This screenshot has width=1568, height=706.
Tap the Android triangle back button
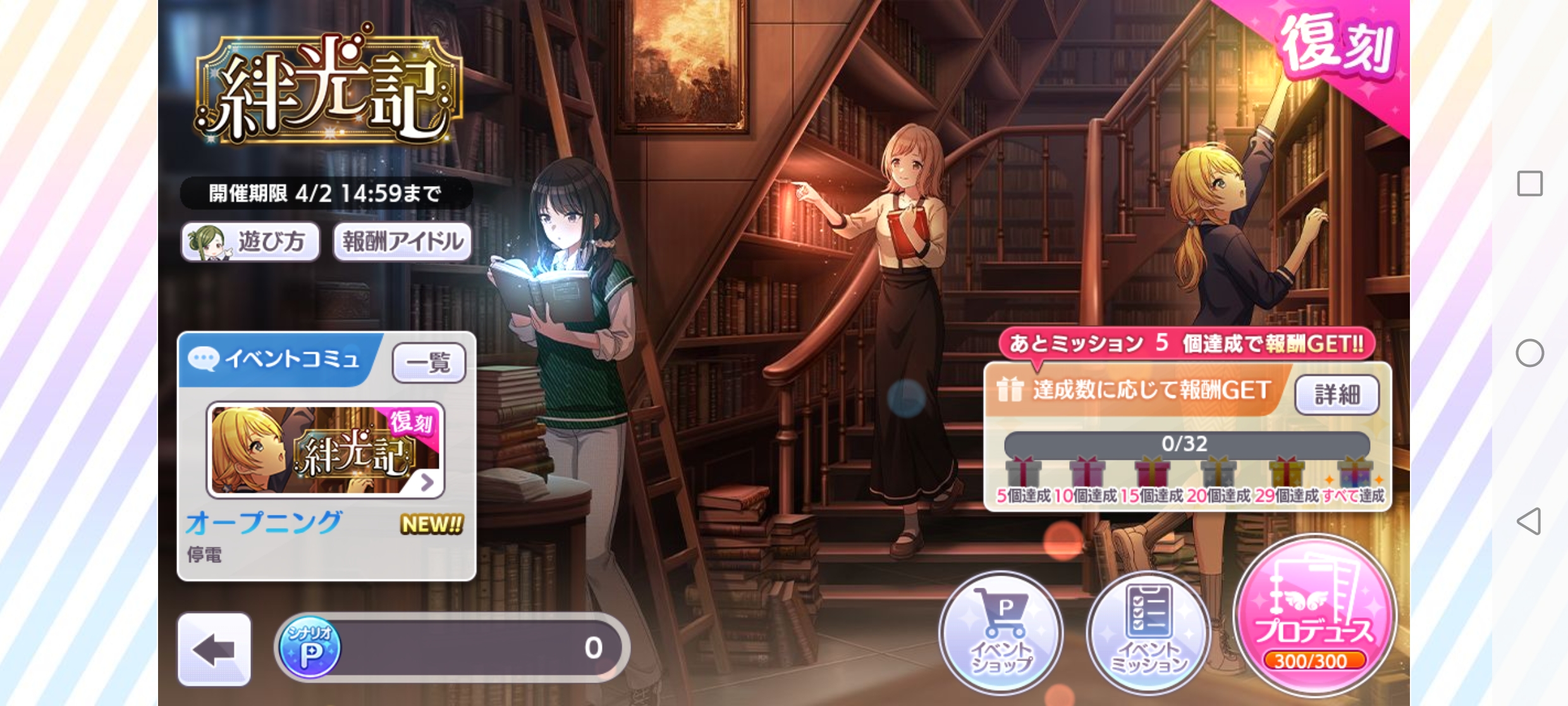(x=1529, y=521)
